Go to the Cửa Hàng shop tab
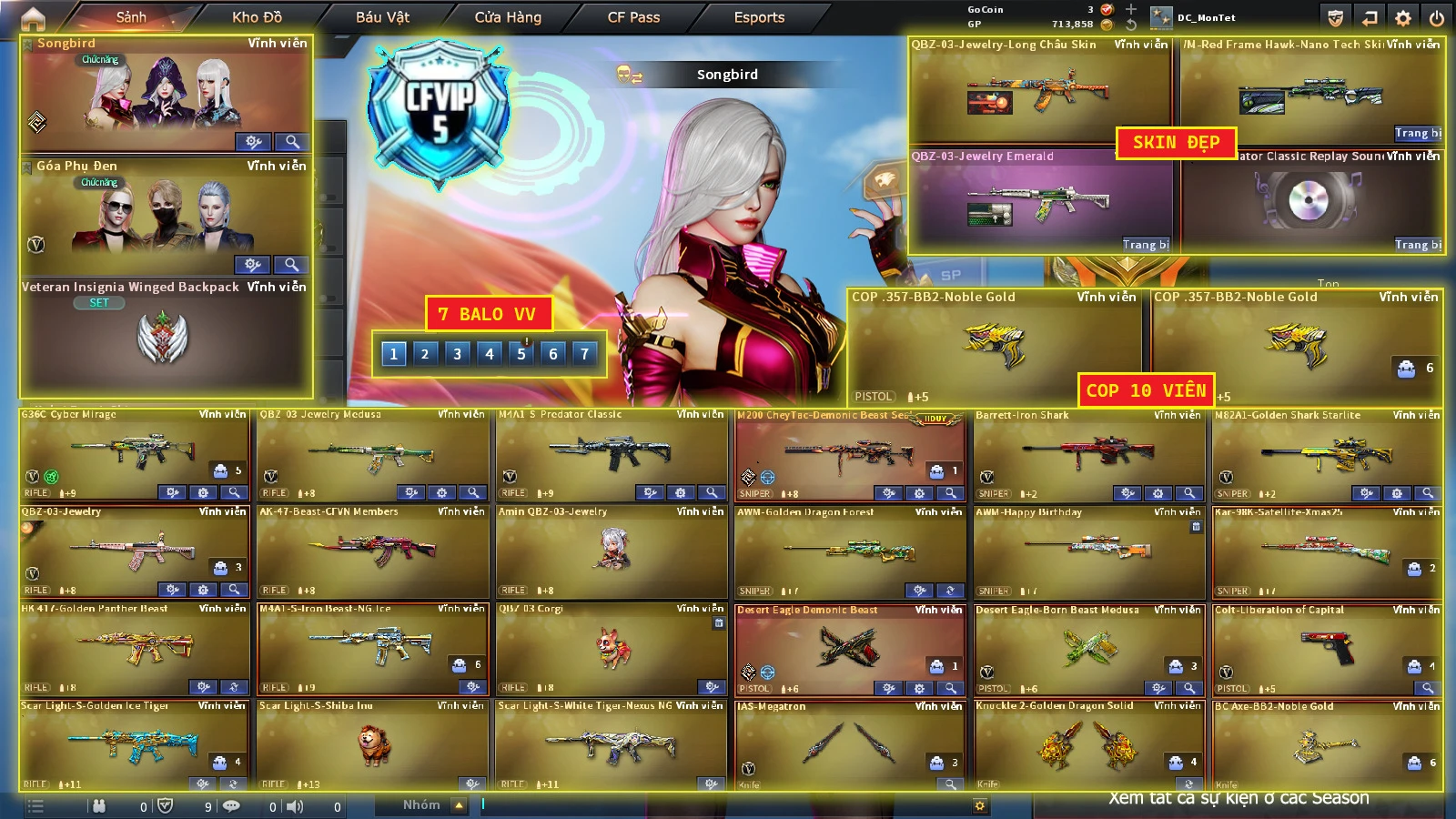The height and width of the screenshot is (819, 1456). (508, 17)
